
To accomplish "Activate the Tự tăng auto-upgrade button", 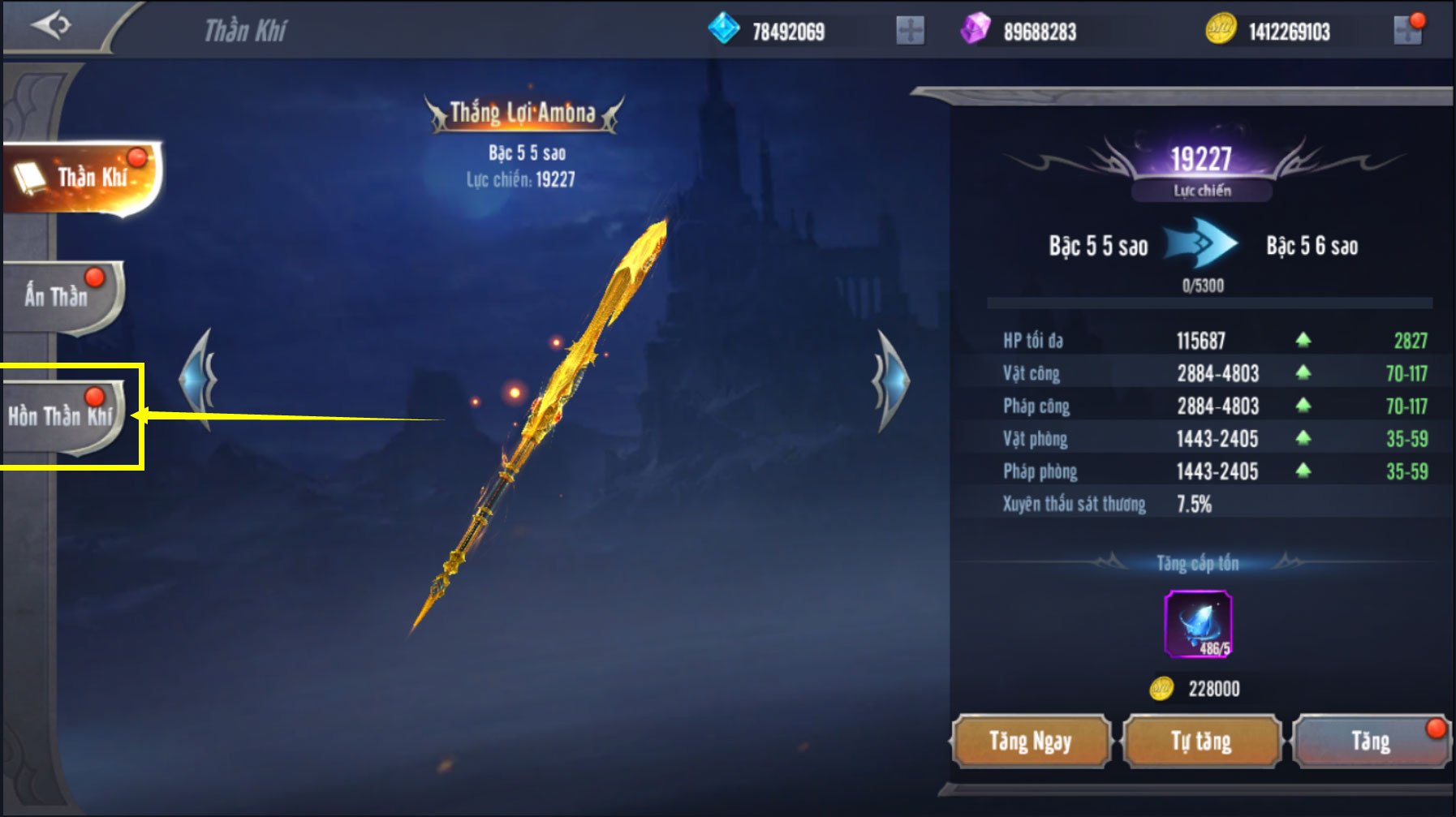I will point(1201,741).
